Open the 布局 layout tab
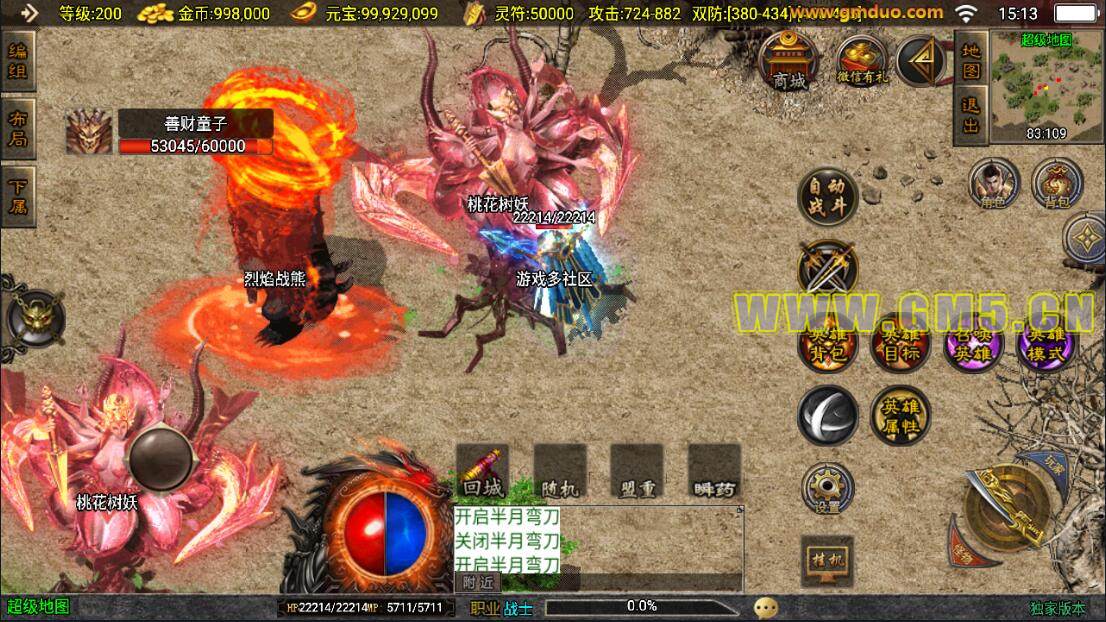1106x622 pixels. coord(19,128)
